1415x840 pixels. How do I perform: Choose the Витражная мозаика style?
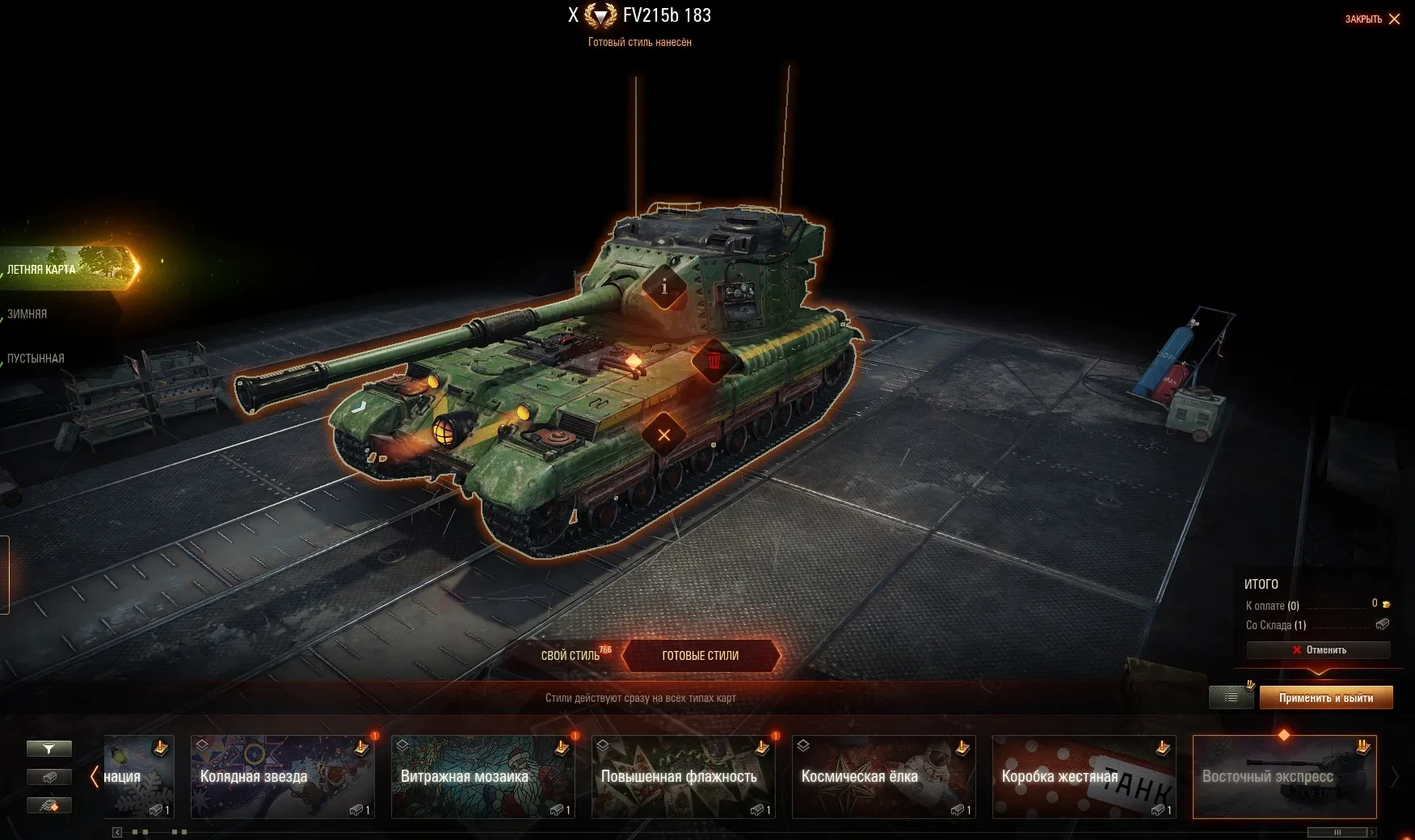[482, 776]
